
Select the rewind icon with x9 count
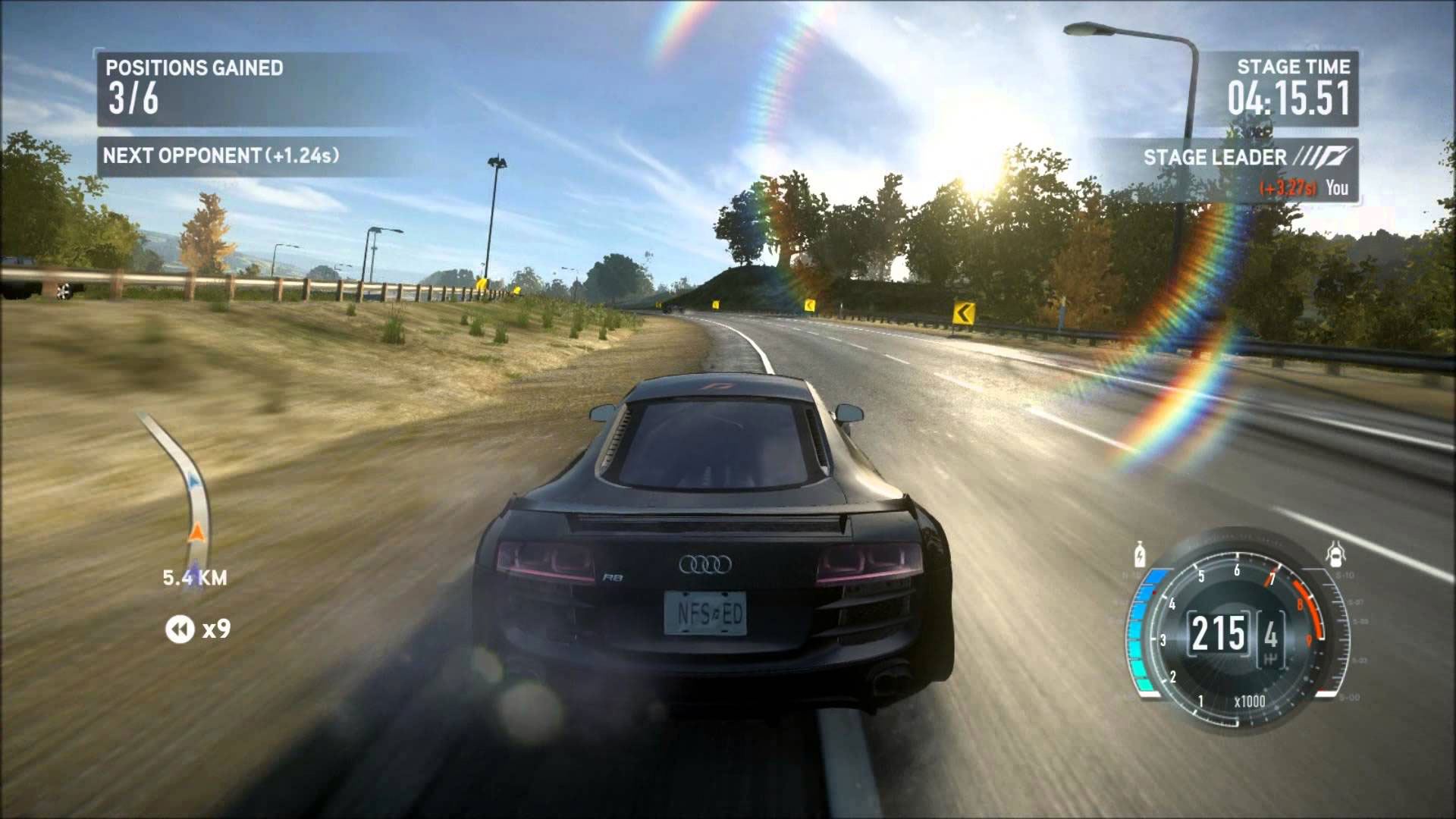tap(180, 629)
